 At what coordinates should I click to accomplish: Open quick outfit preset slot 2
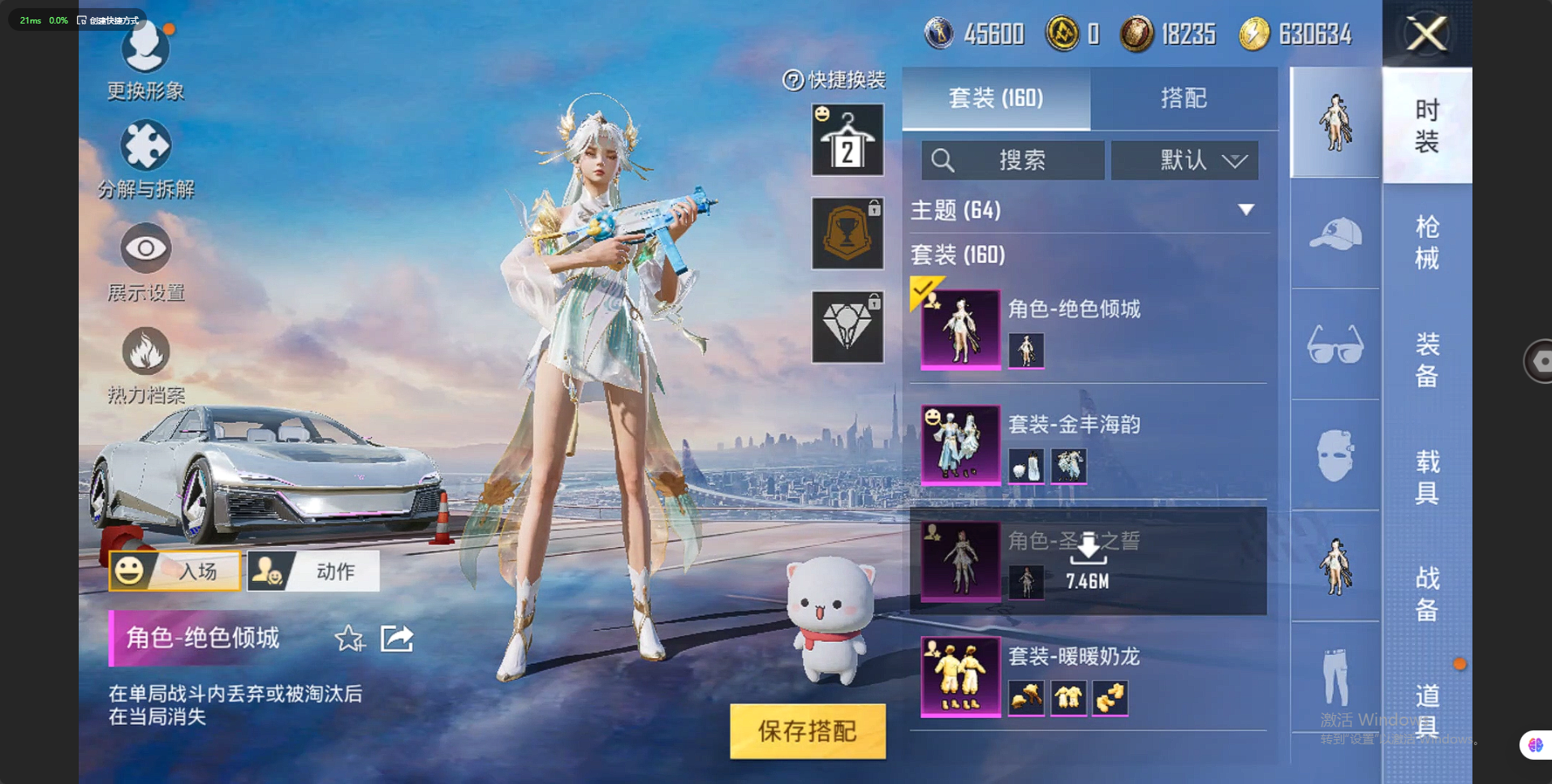(847, 140)
